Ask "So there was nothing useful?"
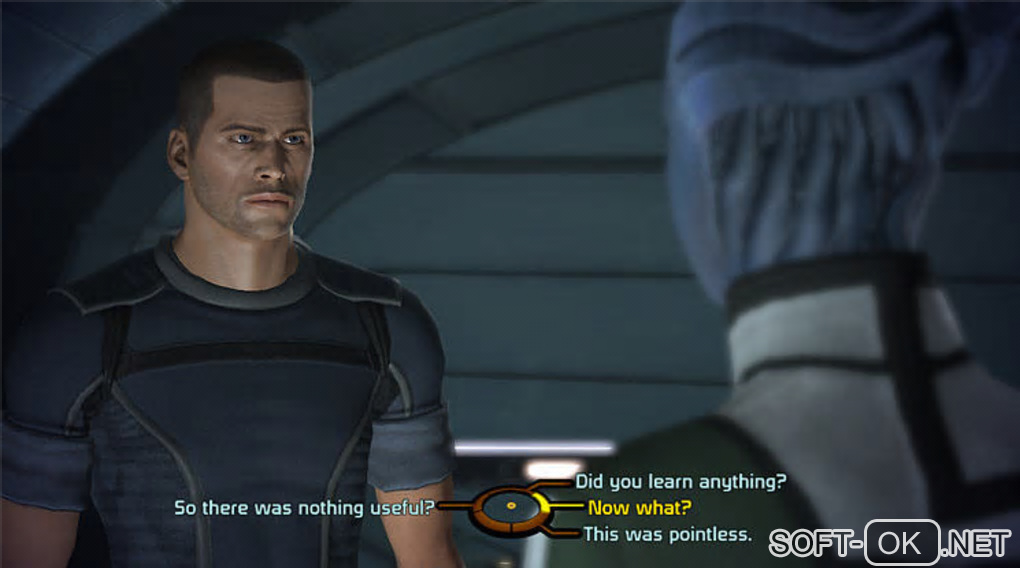The image size is (1020, 568). (x=305, y=508)
